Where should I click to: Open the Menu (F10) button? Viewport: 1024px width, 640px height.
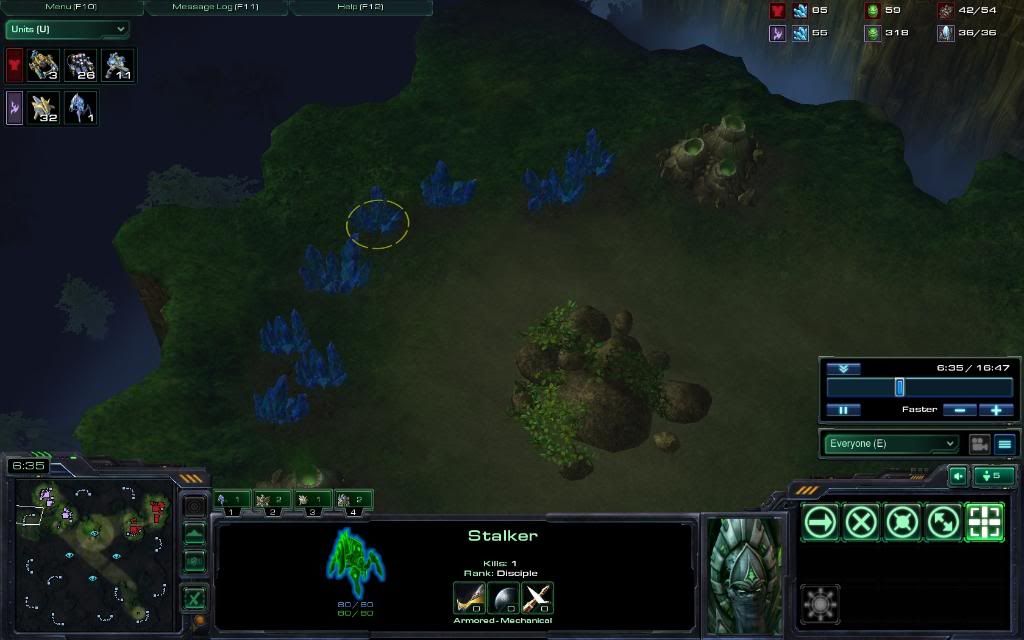[72, 7]
